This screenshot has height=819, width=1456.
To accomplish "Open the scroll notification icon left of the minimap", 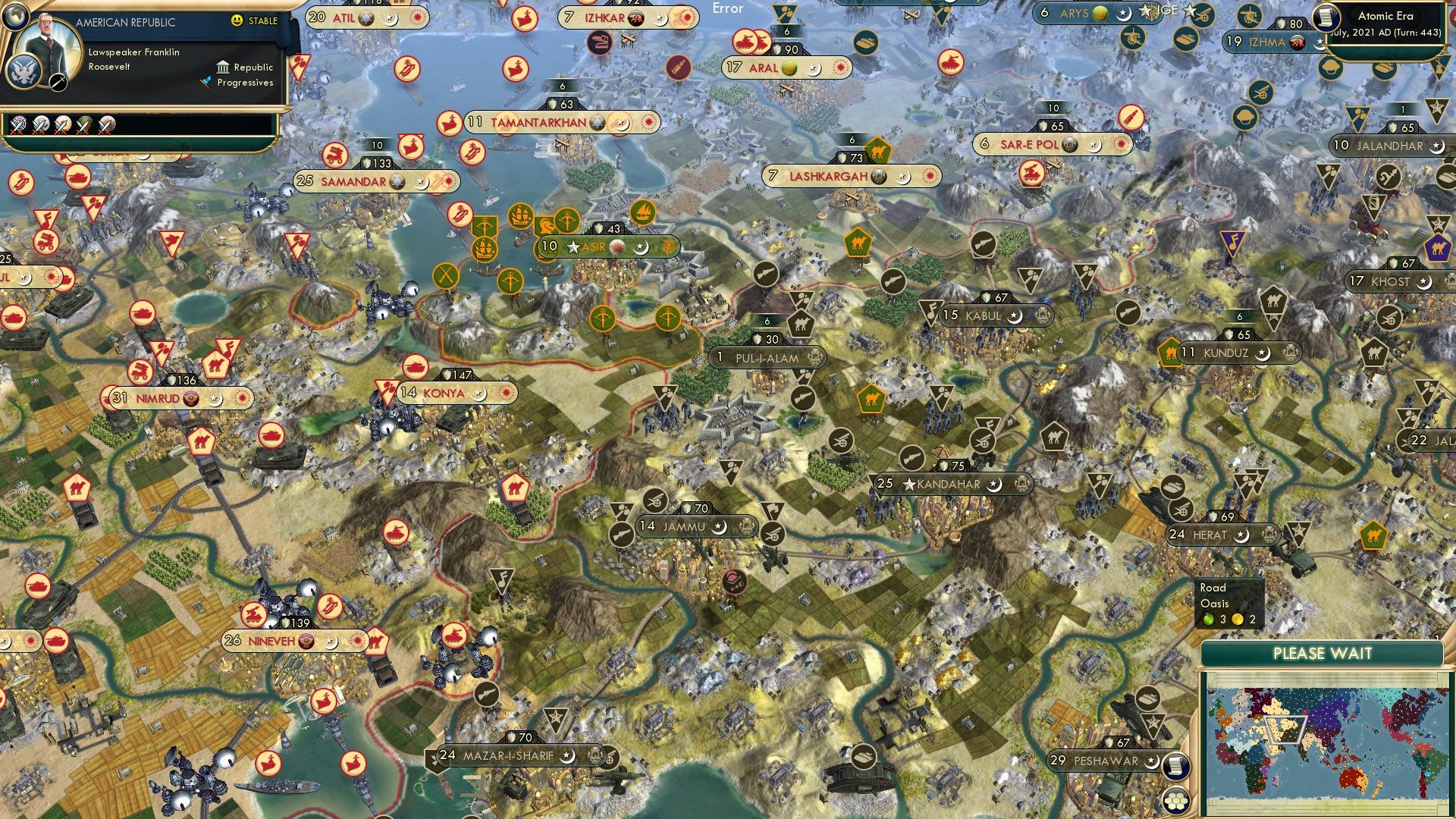I will coord(1176,767).
